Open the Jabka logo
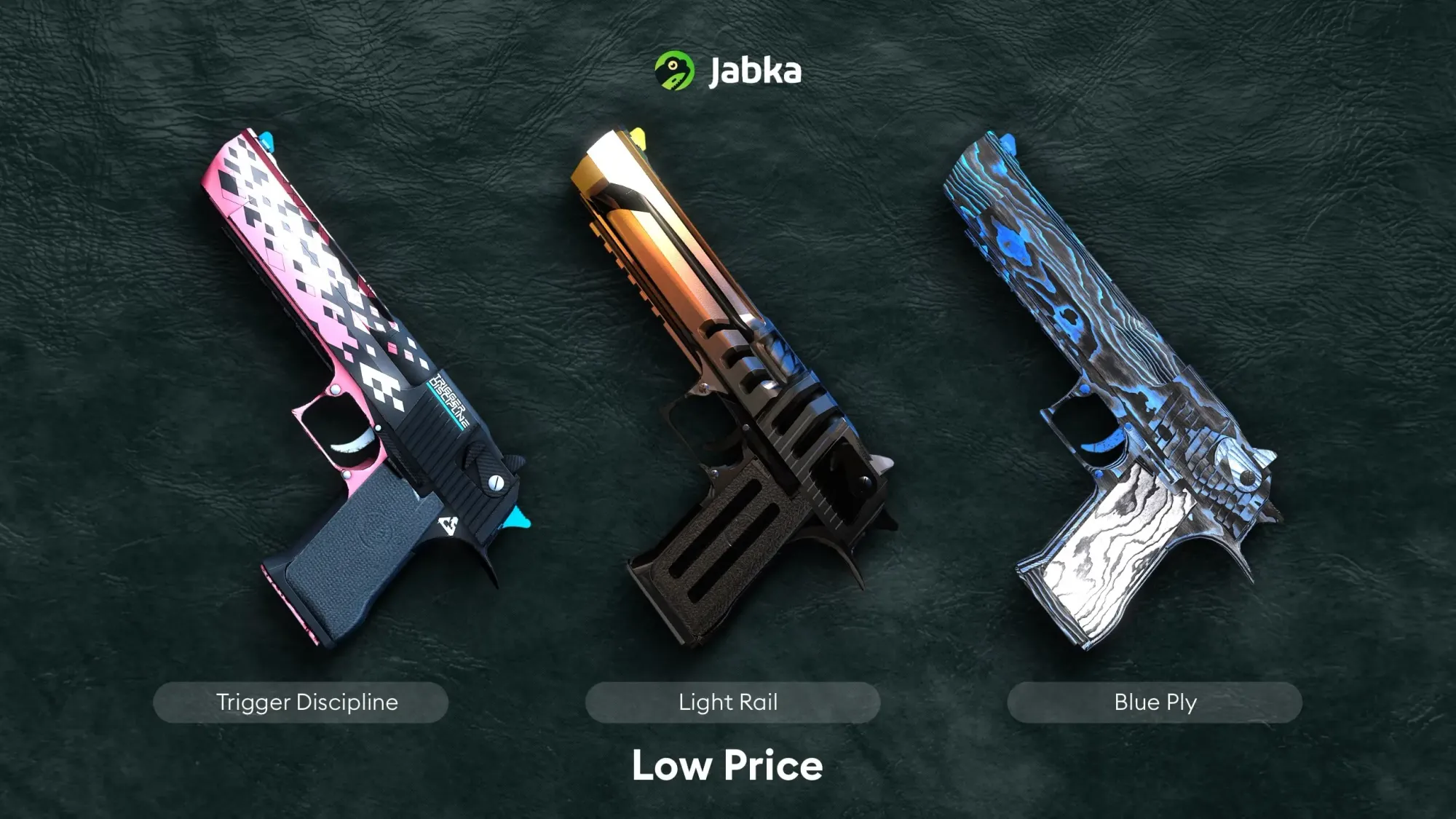 pos(727,71)
